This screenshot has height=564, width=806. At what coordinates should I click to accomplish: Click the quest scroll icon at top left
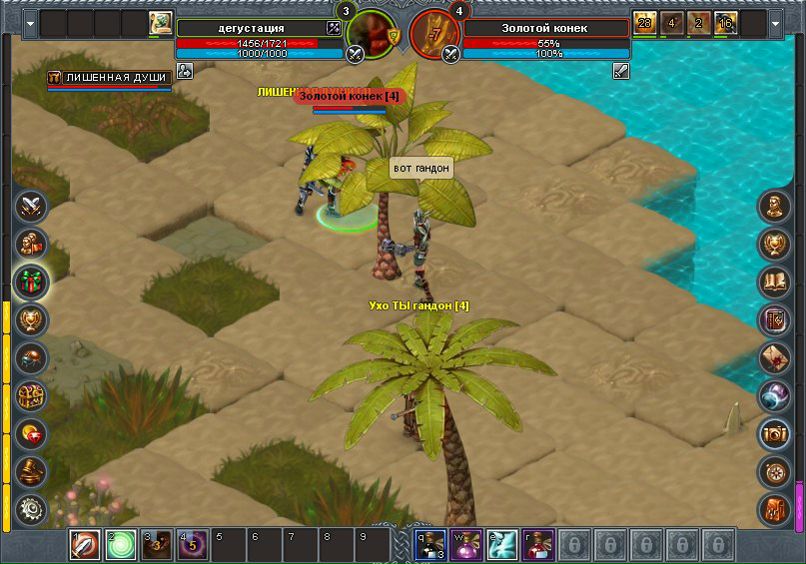tap(160, 24)
